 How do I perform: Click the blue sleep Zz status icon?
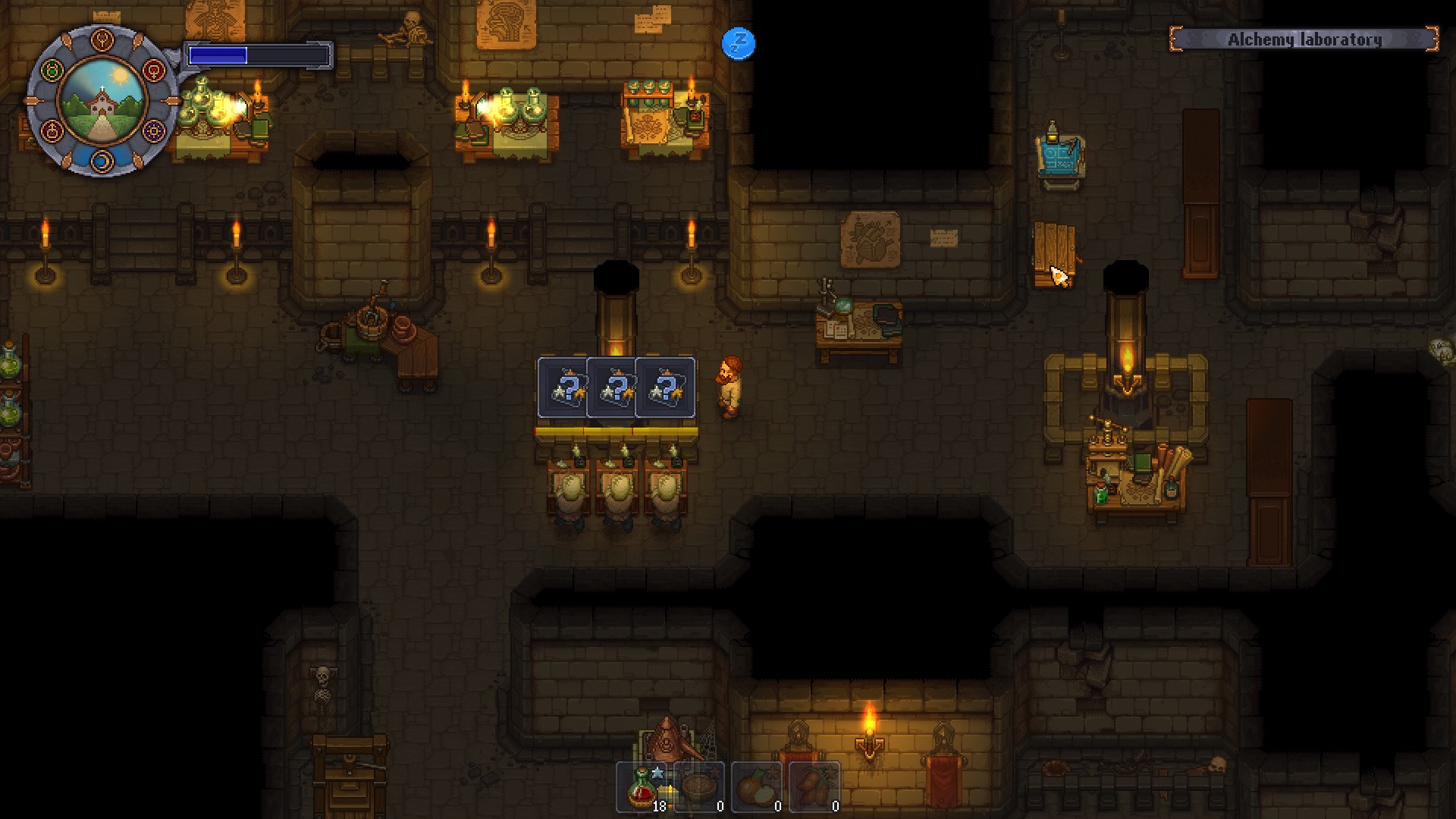point(739,43)
